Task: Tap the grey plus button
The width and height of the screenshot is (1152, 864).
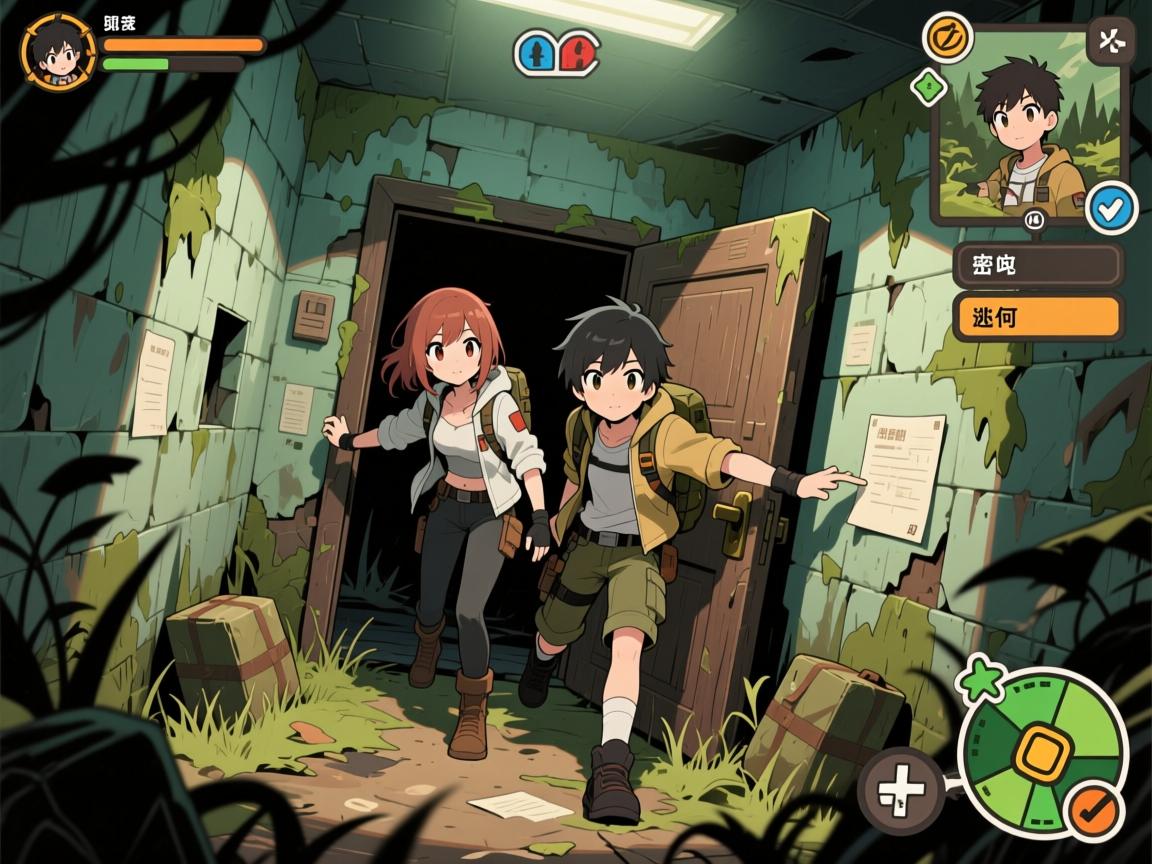Action: coord(900,791)
